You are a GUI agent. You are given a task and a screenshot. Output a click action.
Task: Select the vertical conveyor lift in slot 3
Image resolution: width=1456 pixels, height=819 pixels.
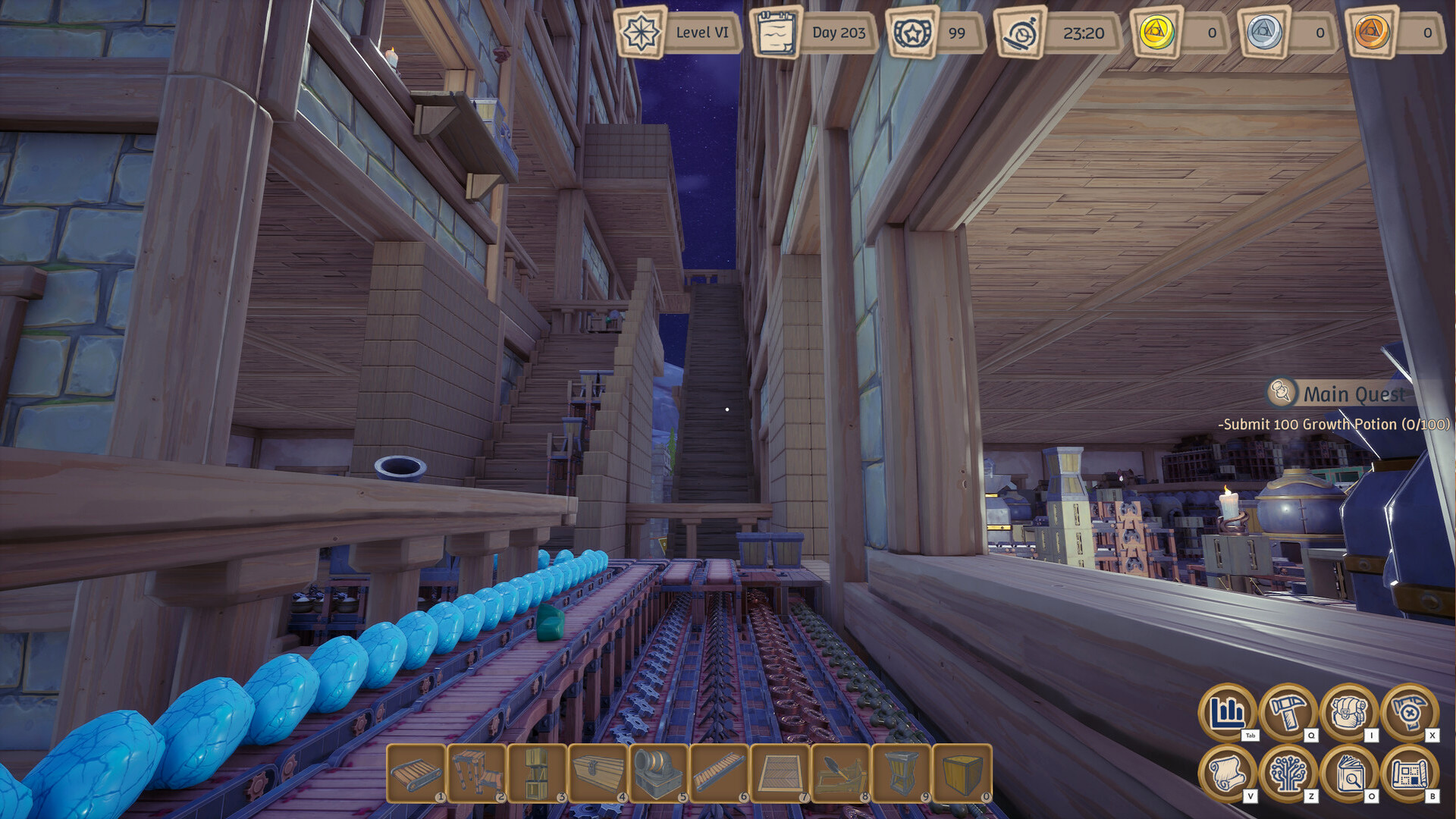click(x=538, y=773)
